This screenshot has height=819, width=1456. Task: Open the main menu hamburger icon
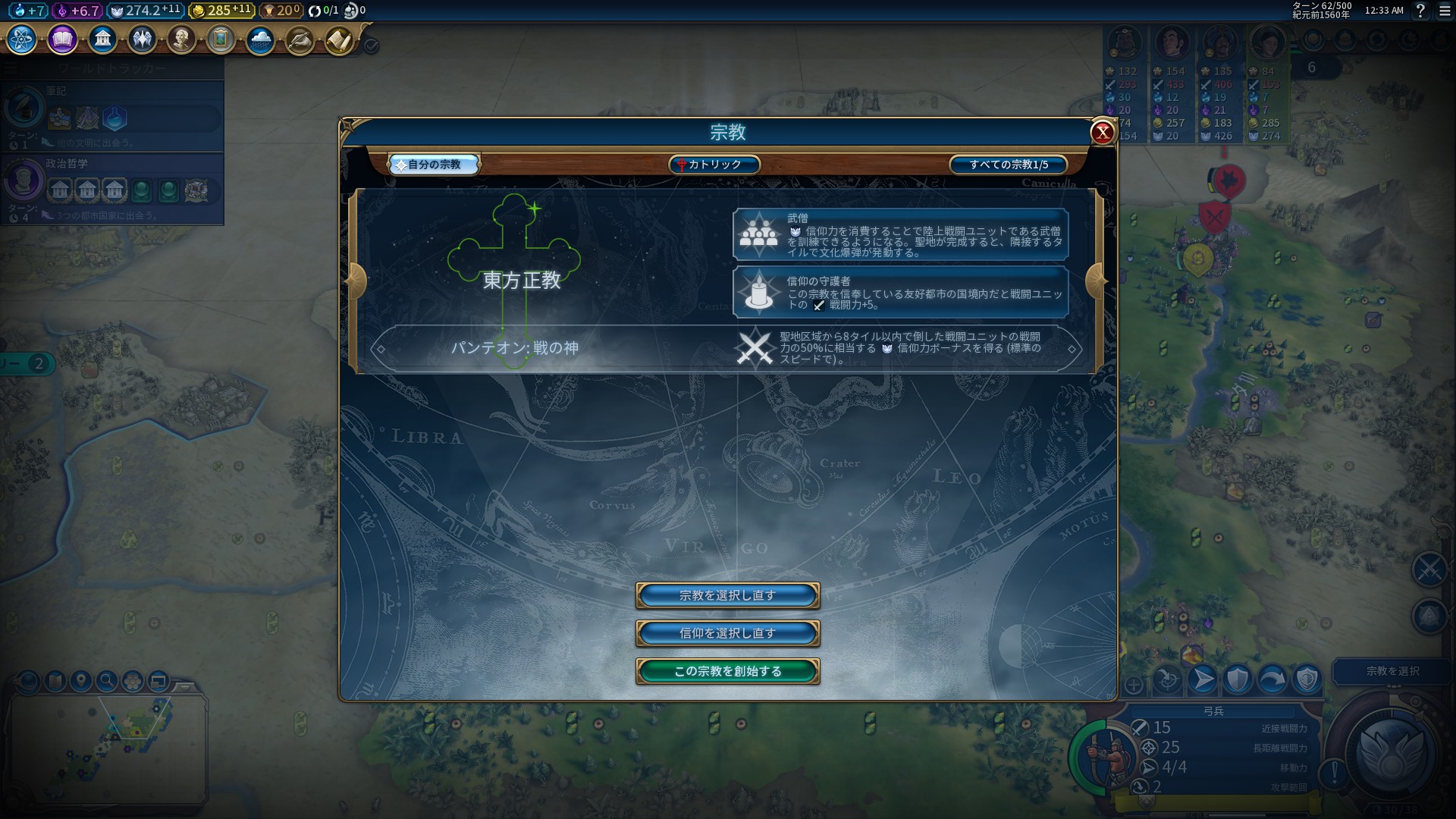point(1444,11)
